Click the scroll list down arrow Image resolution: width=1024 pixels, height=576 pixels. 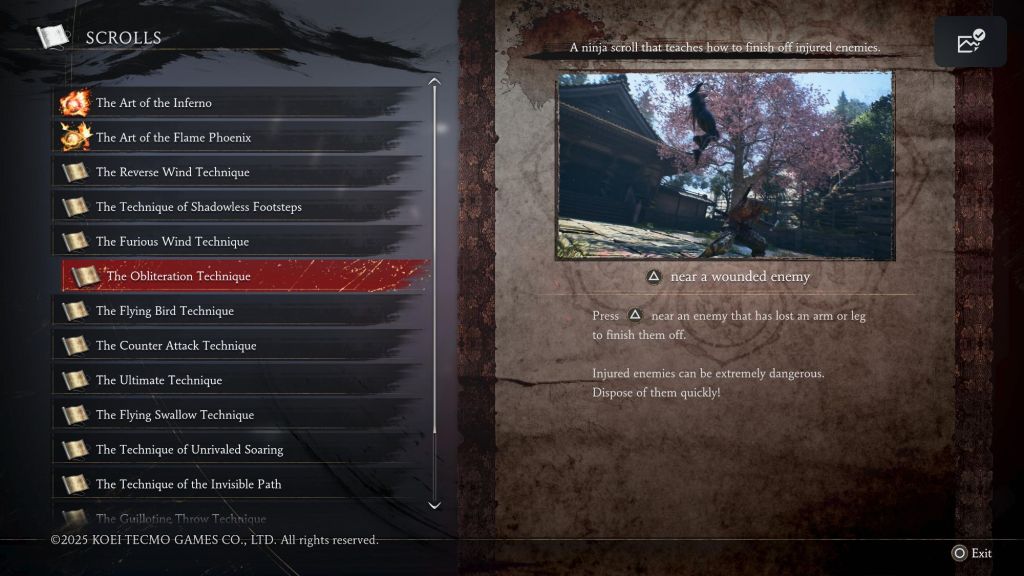tap(434, 505)
